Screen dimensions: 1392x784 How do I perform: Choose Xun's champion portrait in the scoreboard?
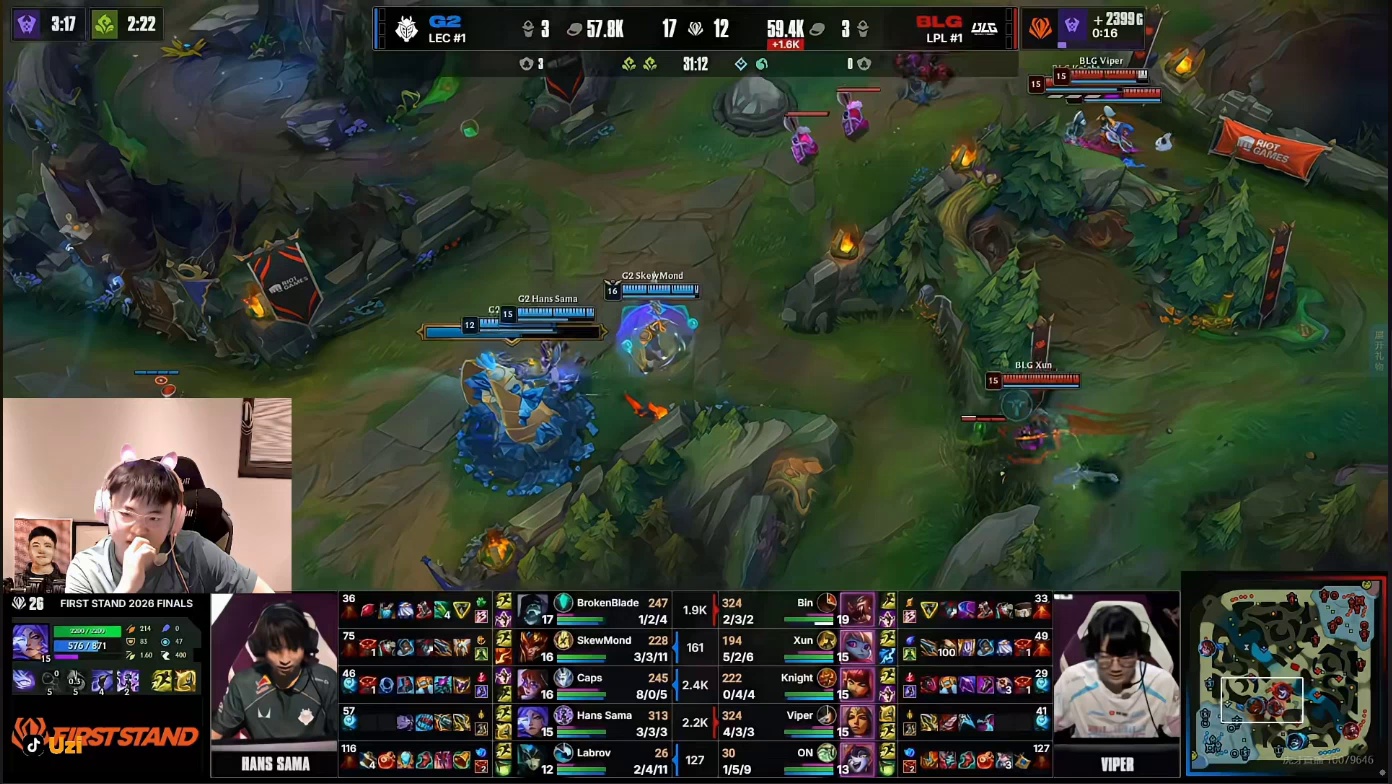point(857,646)
